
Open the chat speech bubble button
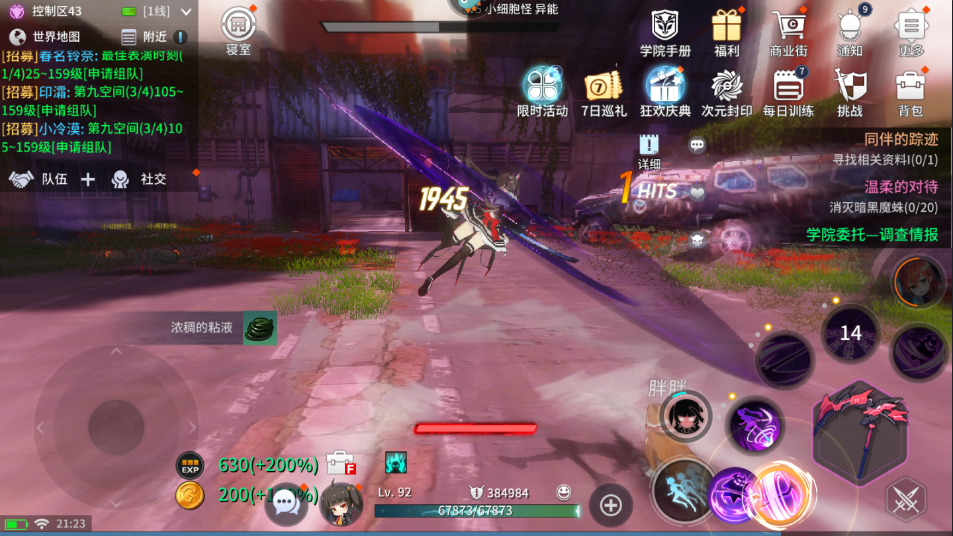coord(286,502)
